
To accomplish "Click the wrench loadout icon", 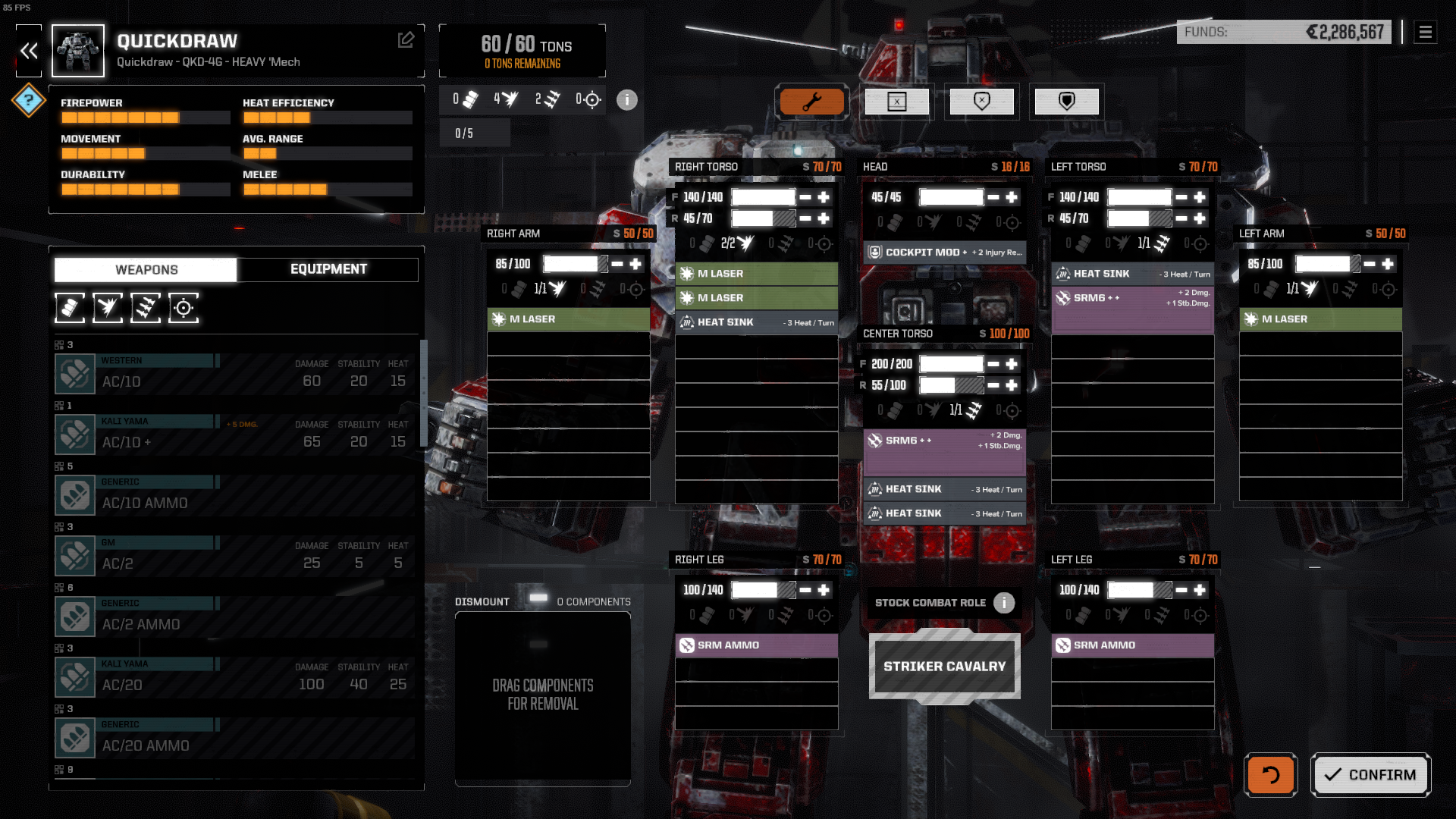I will (x=812, y=101).
